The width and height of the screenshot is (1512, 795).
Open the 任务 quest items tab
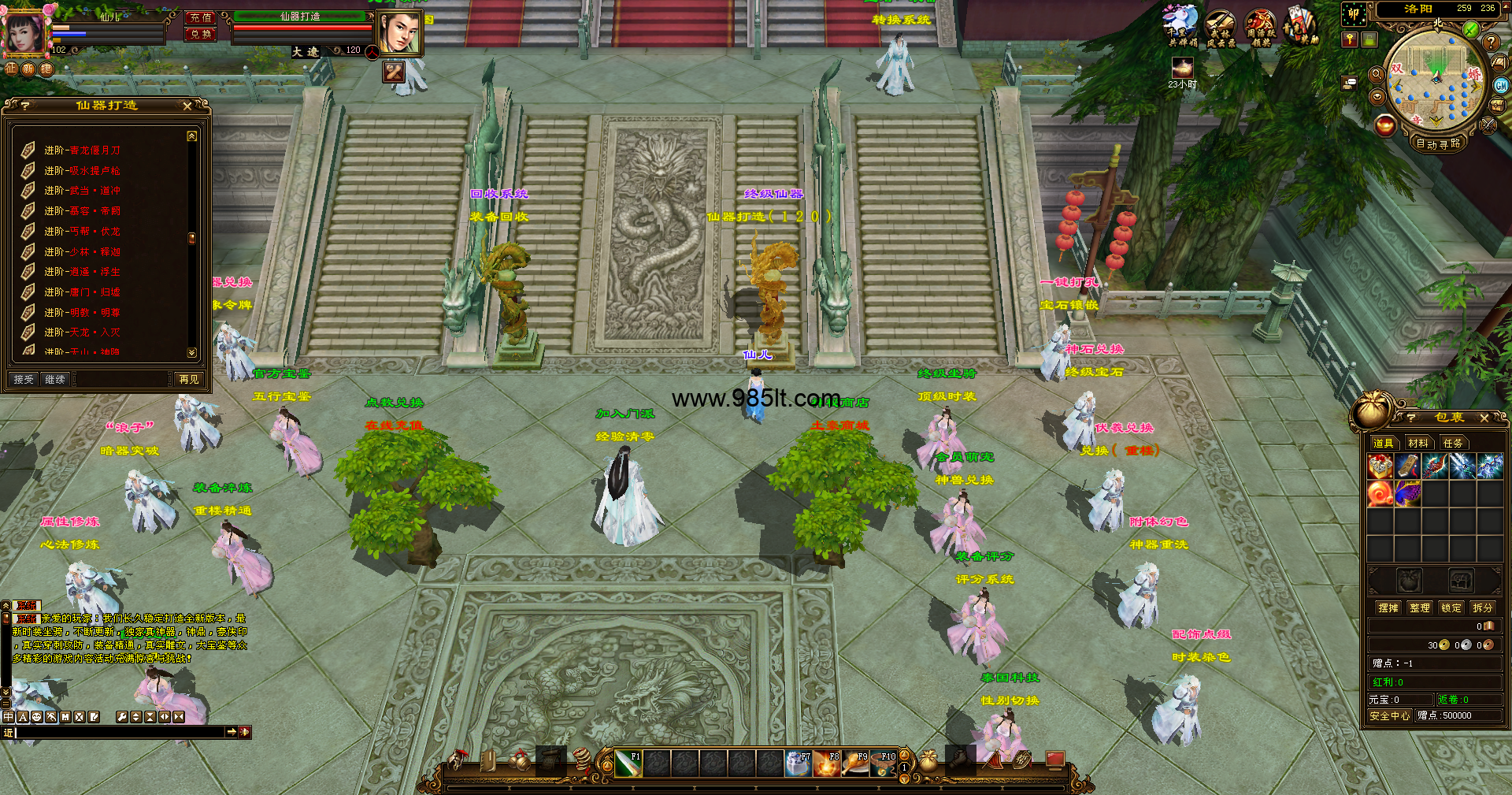pos(1453,443)
